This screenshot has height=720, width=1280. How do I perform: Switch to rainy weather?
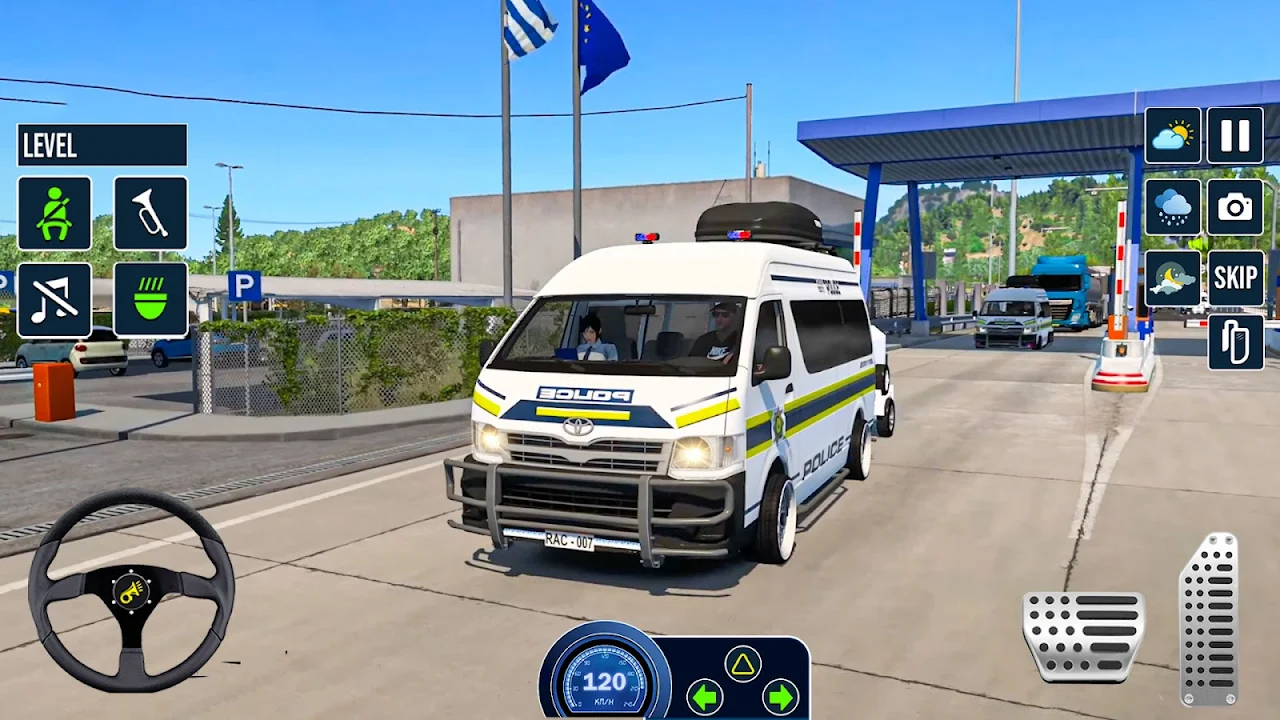[x=1173, y=207]
